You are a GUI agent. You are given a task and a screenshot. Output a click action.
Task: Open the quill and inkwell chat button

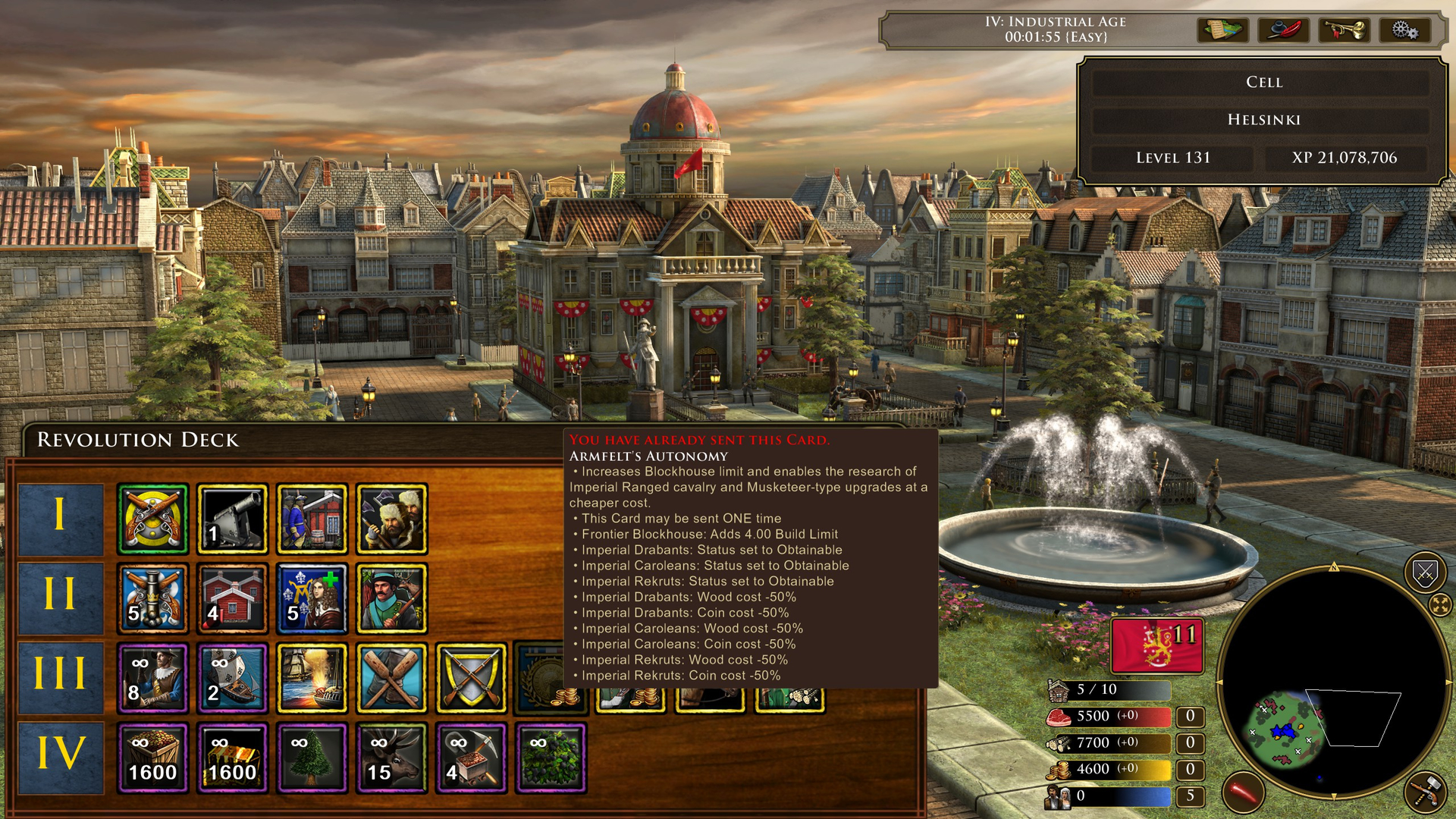point(1283,30)
